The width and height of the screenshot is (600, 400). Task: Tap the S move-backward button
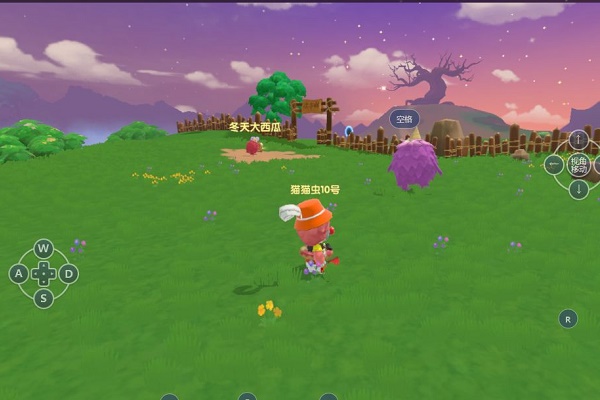point(43,298)
